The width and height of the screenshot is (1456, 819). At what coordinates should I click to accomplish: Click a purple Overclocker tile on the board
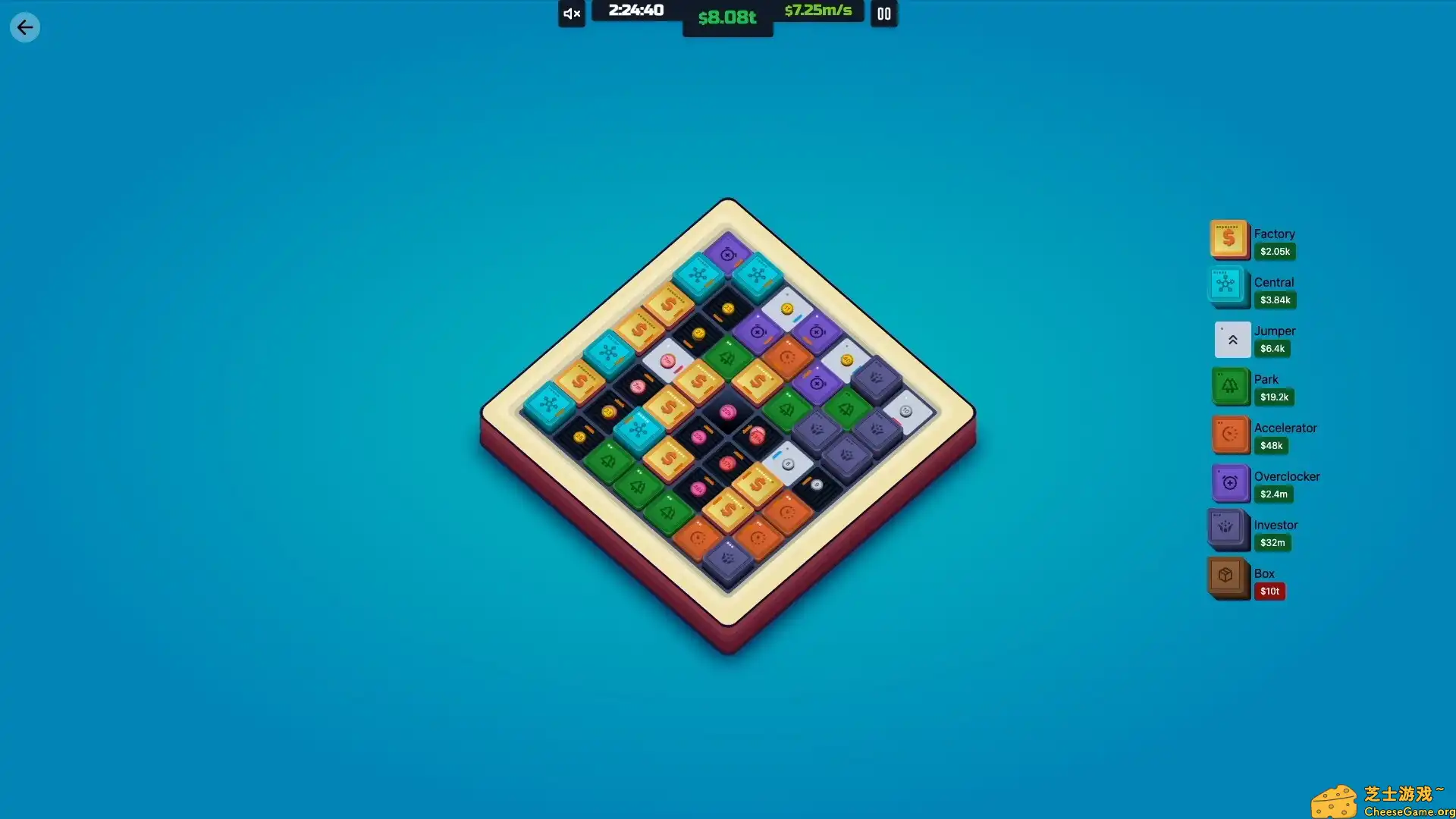pos(727,256)
